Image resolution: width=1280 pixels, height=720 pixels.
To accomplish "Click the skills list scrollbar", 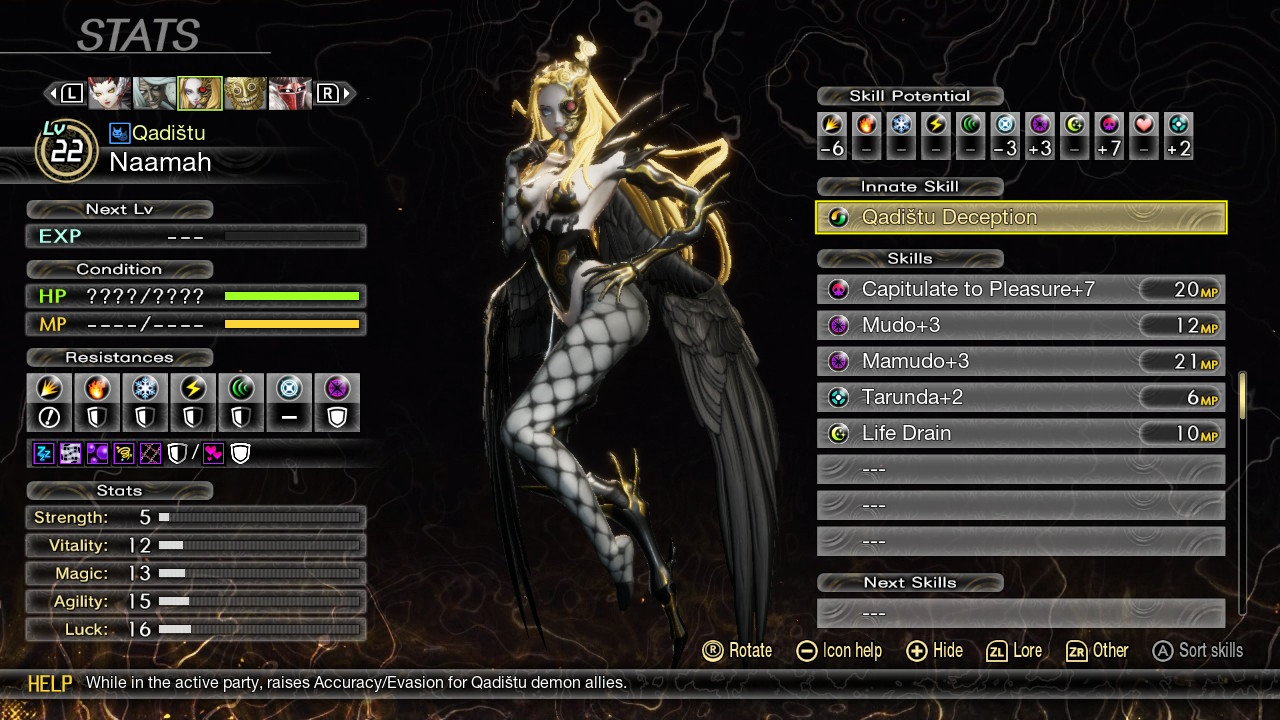I will (x=1243, y=492).
